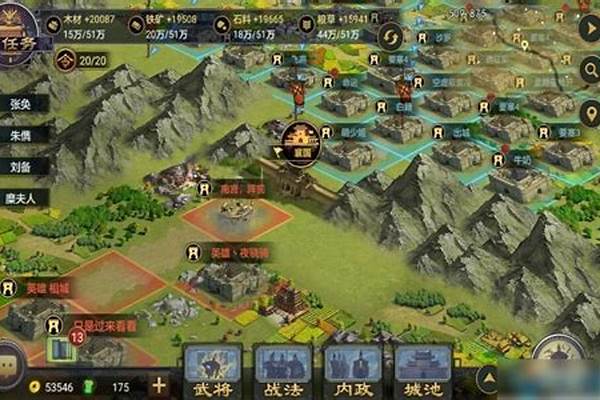This screenshot has height=400, width=600.
Task: Choose general 刘备 in the army list
Action: (x=19, y=167)
